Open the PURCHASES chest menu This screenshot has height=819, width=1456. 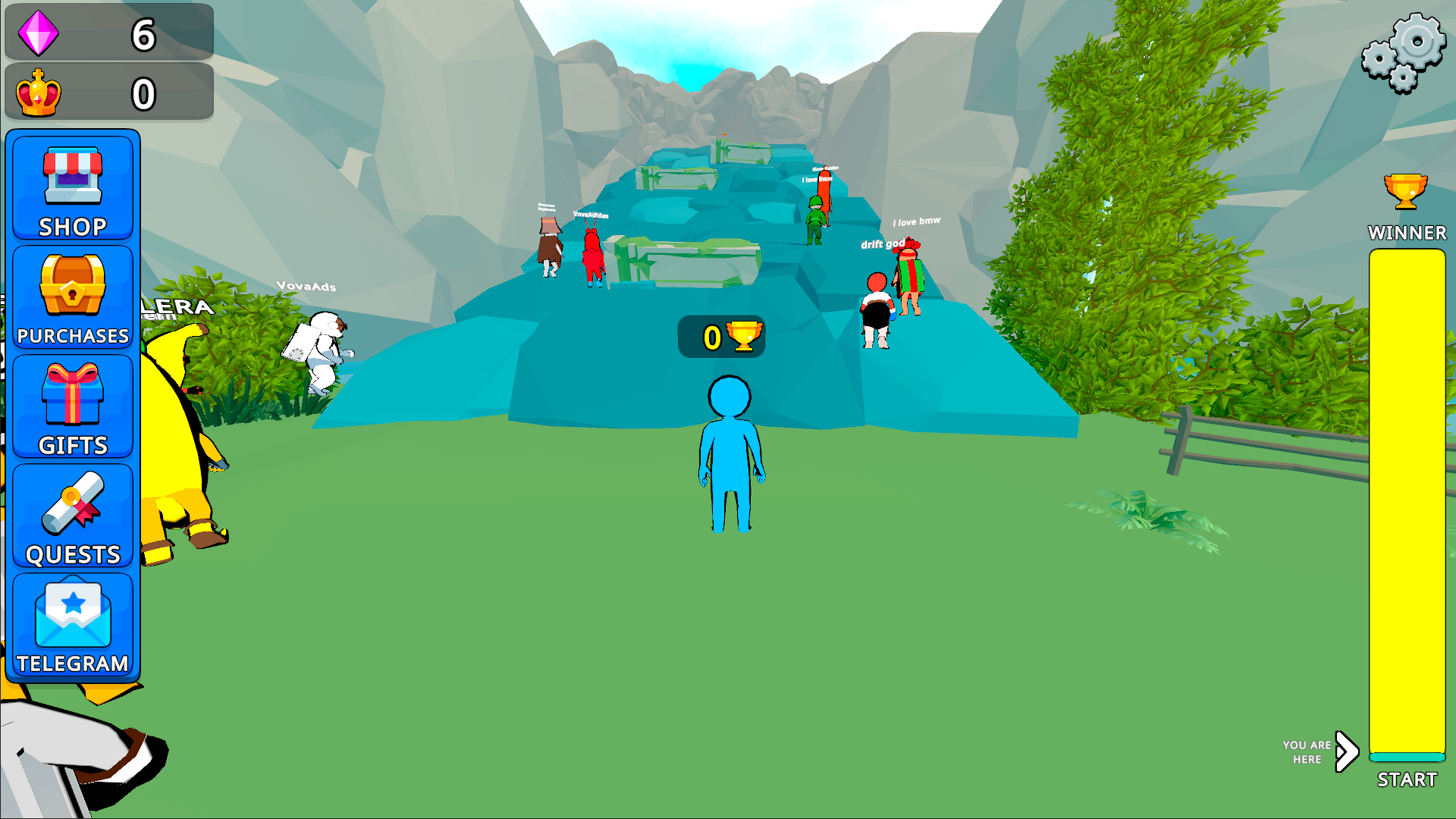click(72, 297)
